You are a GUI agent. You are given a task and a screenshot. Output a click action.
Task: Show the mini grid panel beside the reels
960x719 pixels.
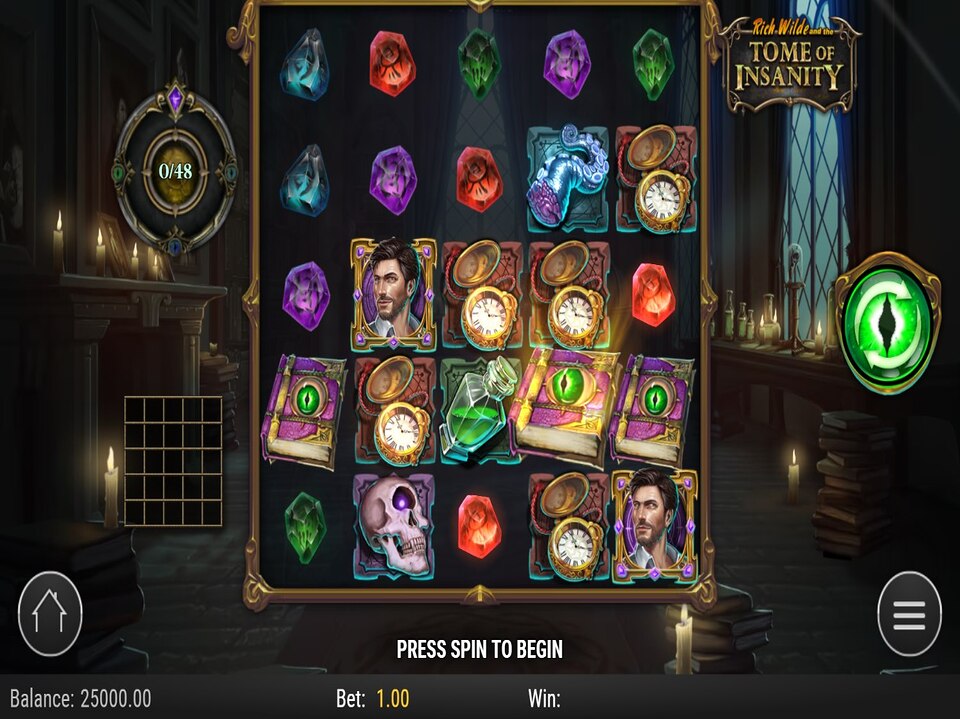(173, 461)
